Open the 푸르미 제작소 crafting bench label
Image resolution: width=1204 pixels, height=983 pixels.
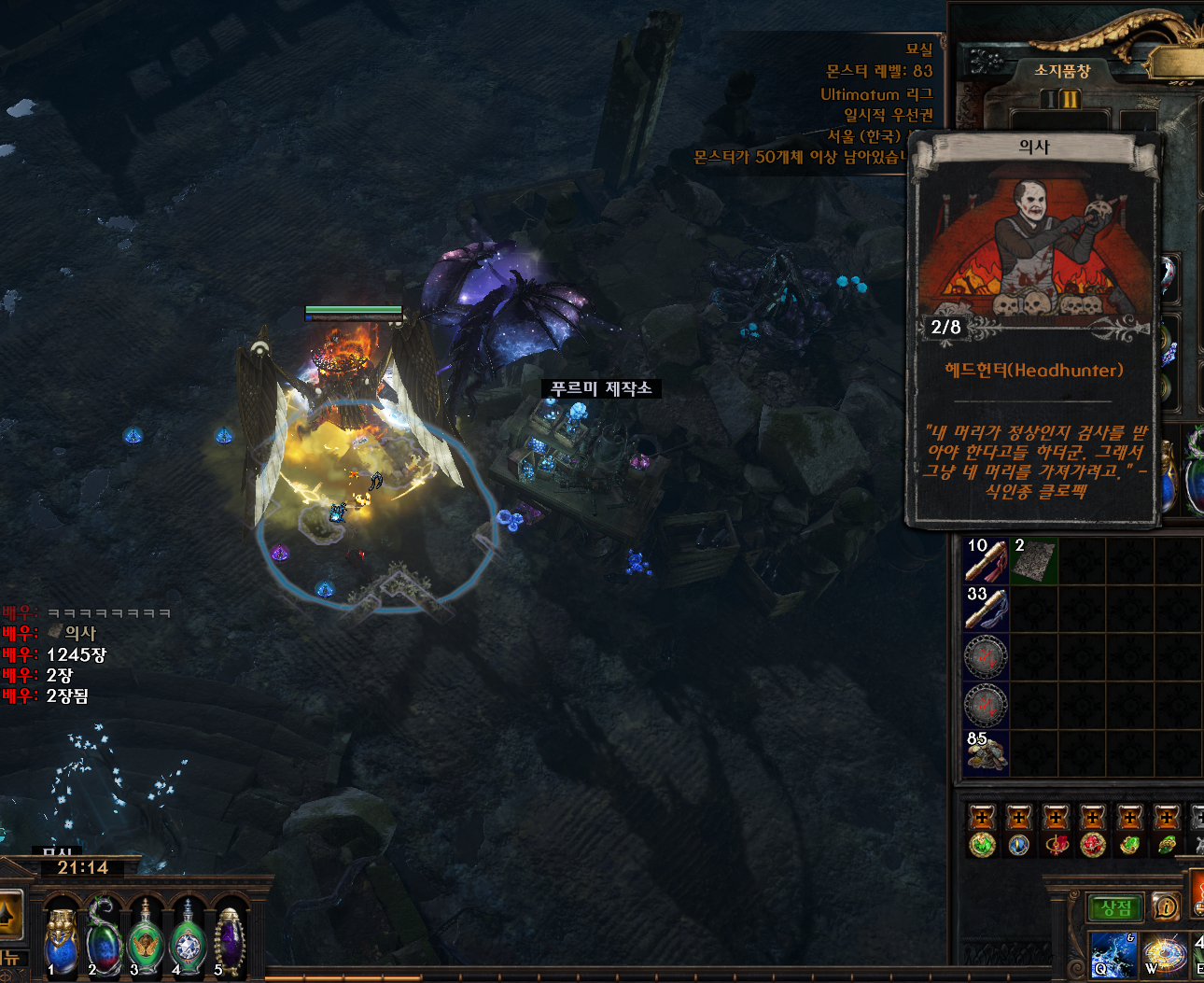pyautogui.click(x=601, y=388)
